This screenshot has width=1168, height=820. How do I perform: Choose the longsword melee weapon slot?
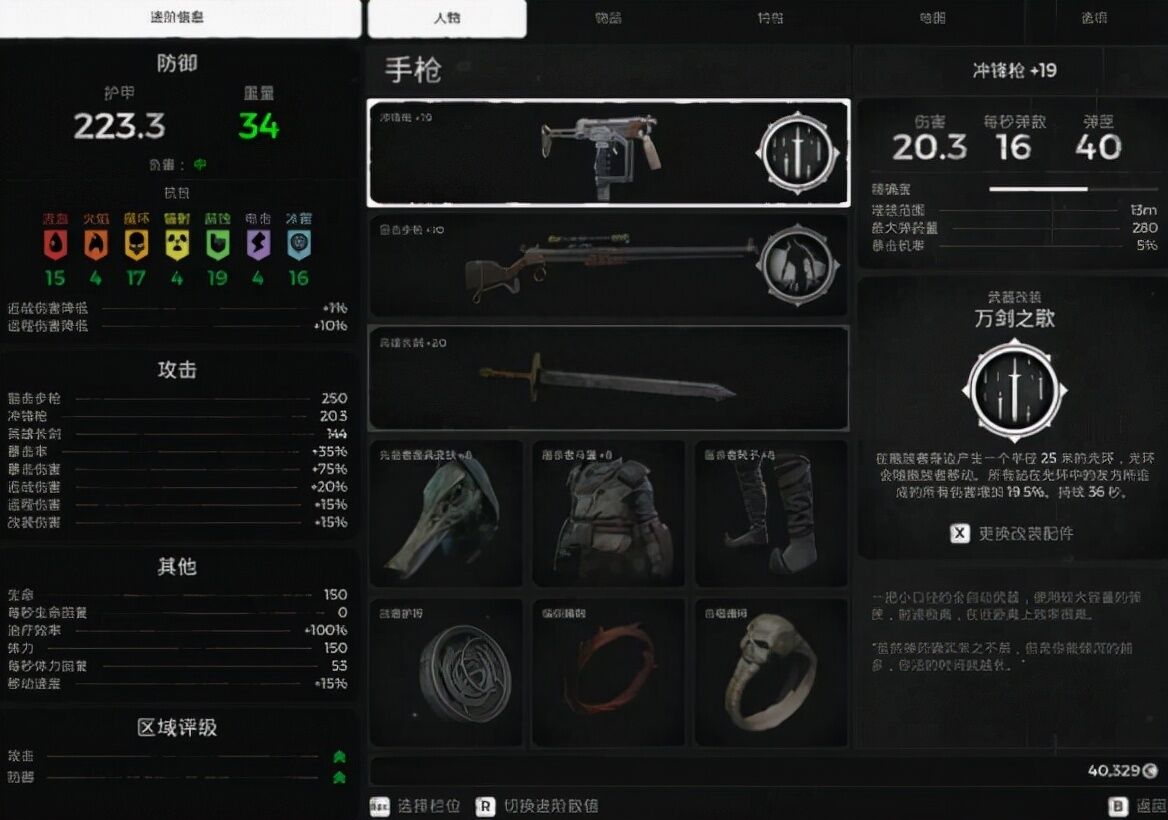pyautogui.click(x=608, y=378)
